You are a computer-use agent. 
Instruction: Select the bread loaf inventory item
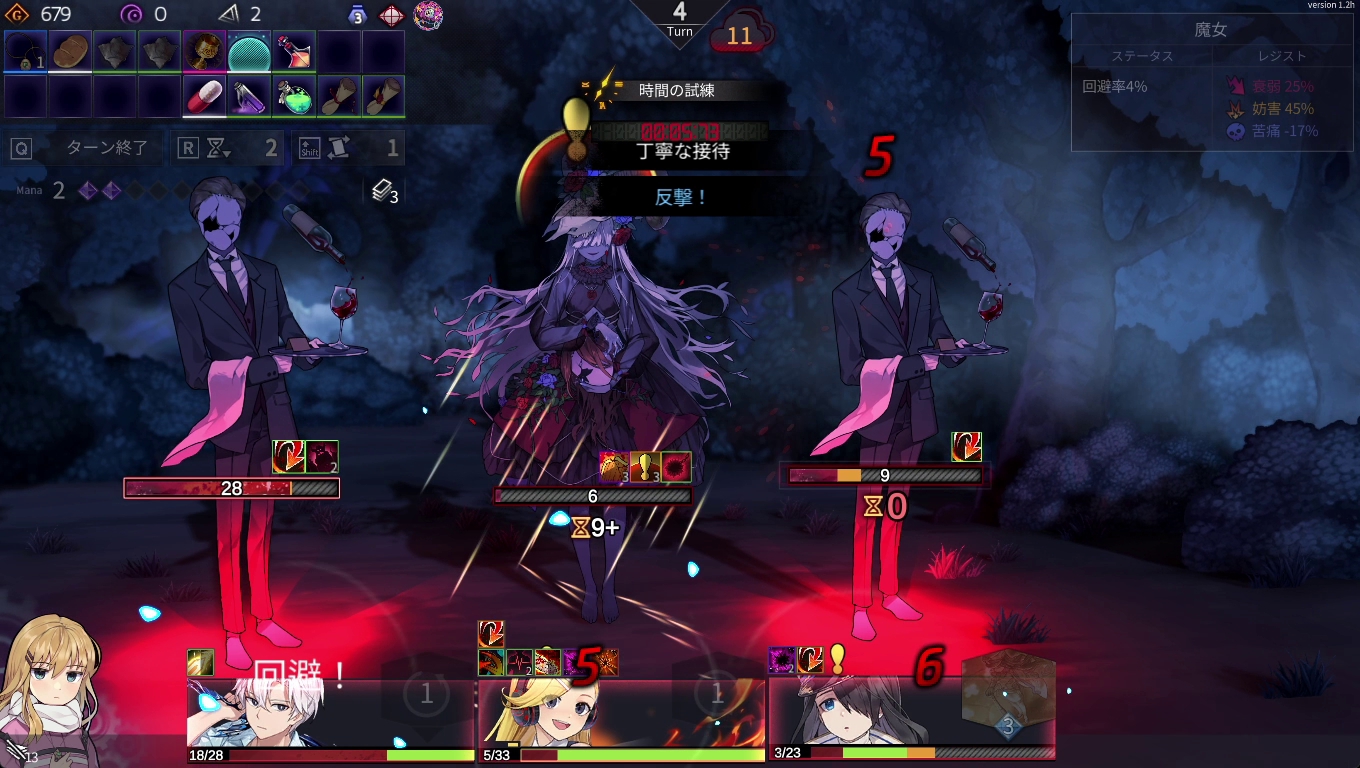(x=70, y=51)
